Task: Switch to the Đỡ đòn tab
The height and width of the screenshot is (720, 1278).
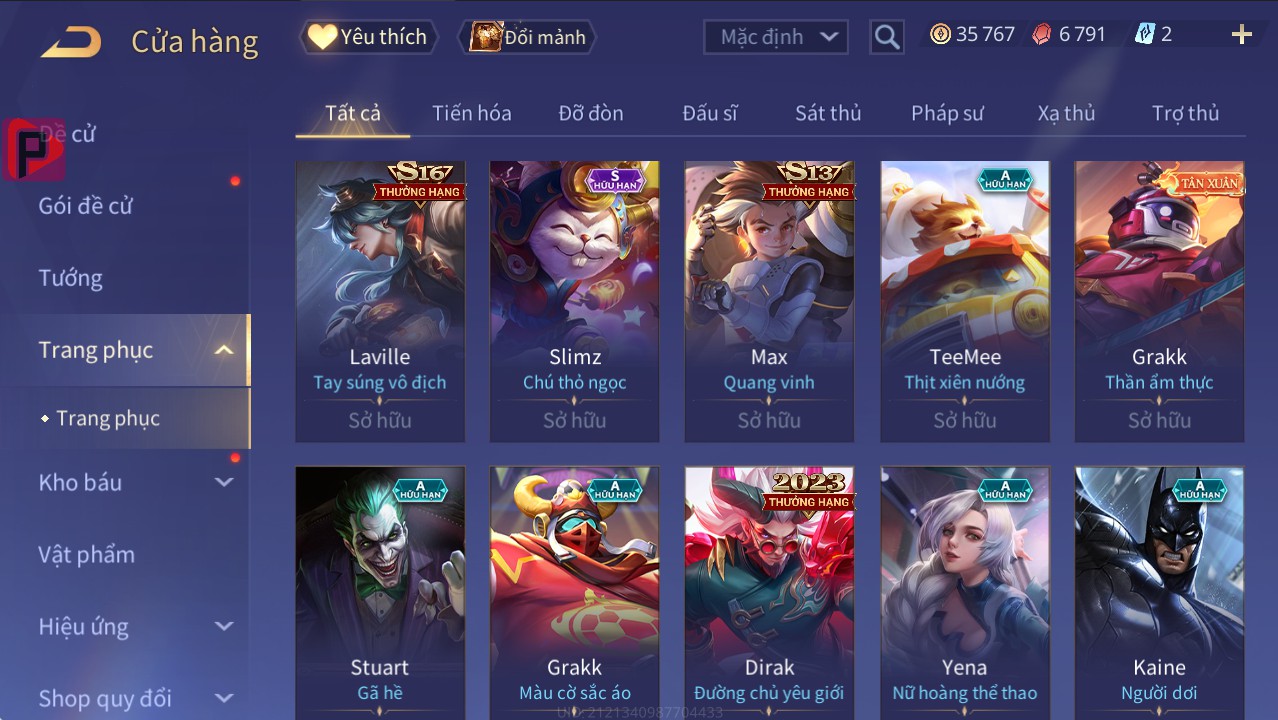Action: 590,113
